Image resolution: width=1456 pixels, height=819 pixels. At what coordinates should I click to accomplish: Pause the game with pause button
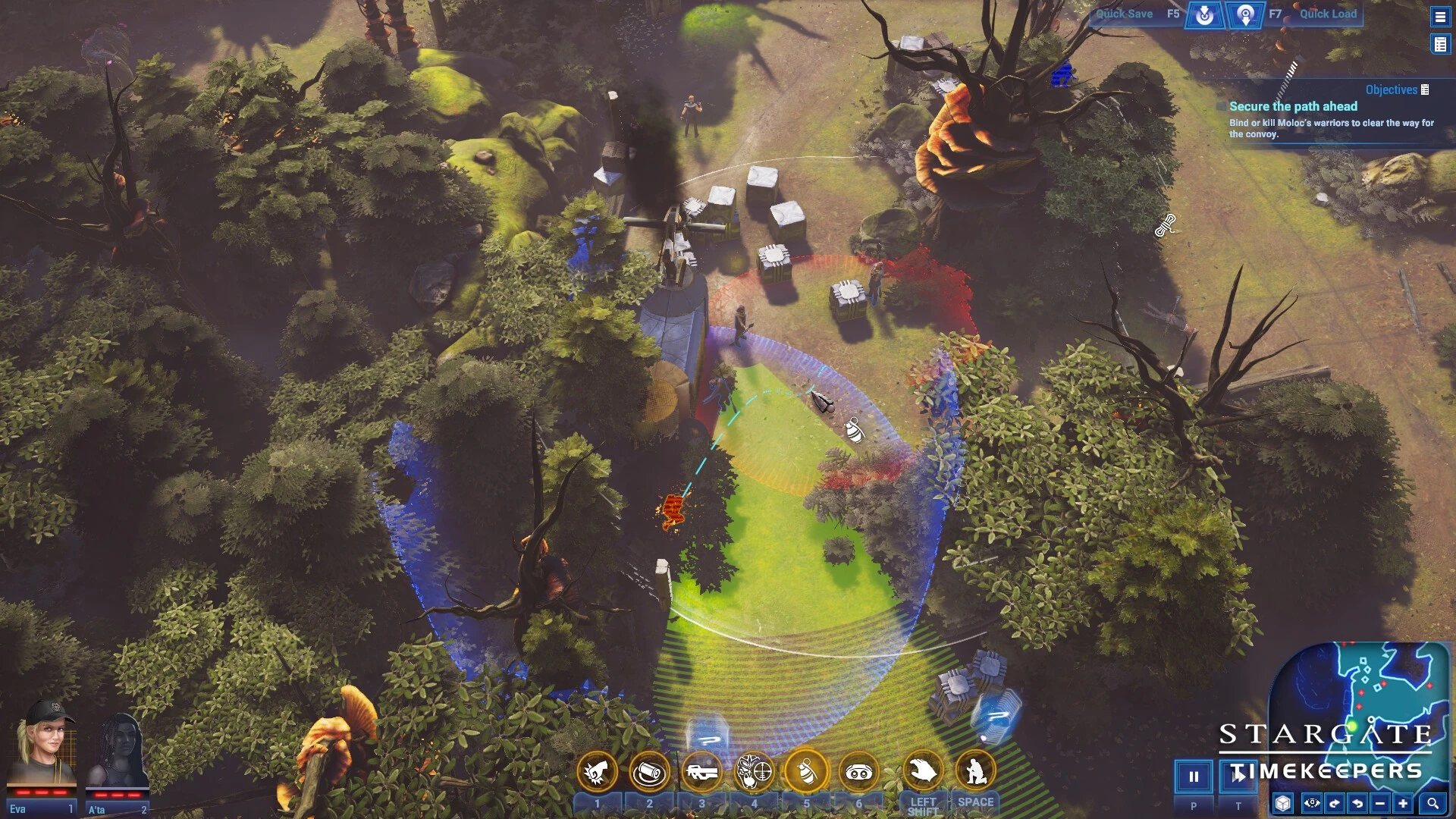pos(1194,776)
